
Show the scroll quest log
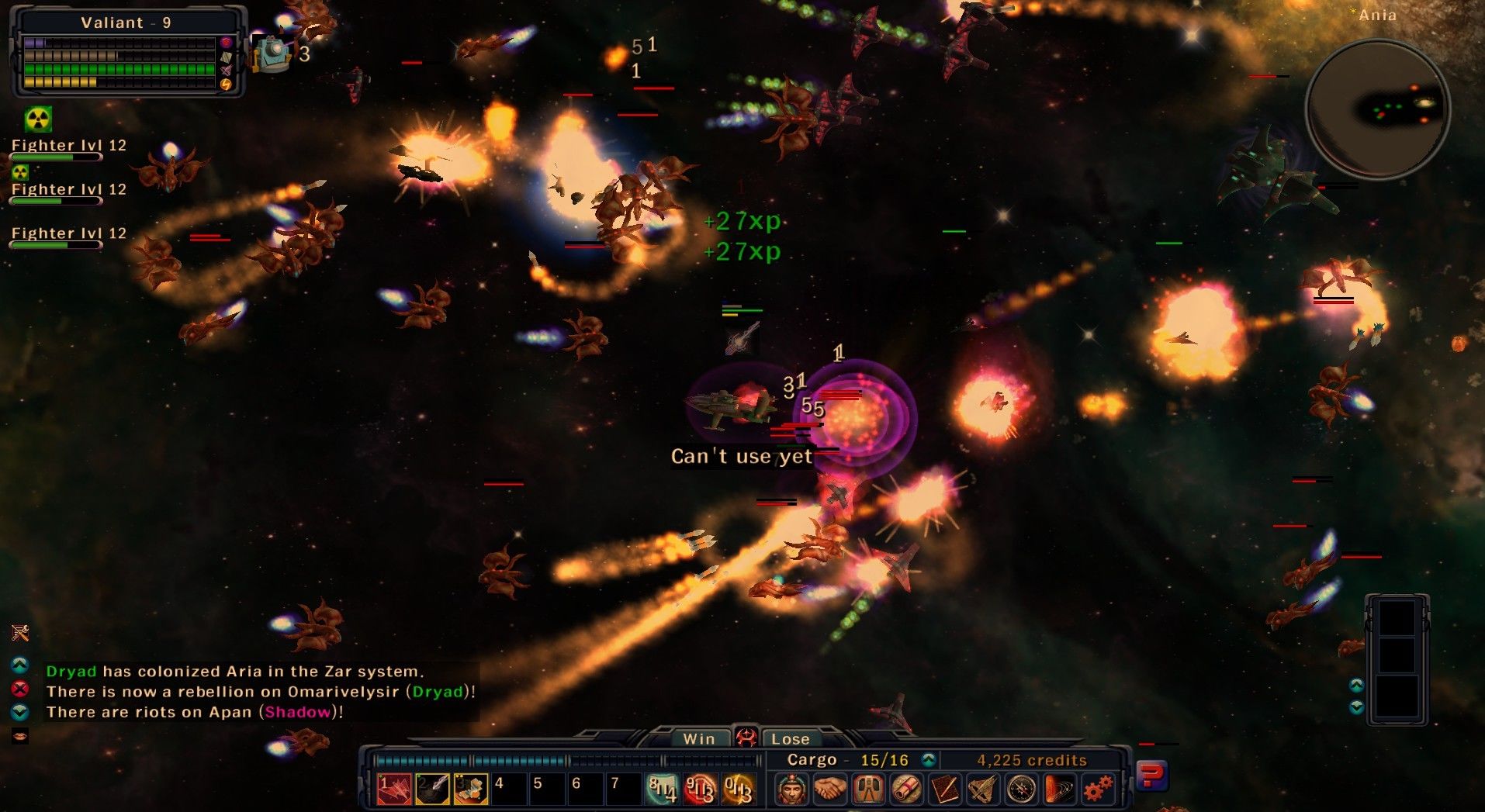tap(906, 789)
